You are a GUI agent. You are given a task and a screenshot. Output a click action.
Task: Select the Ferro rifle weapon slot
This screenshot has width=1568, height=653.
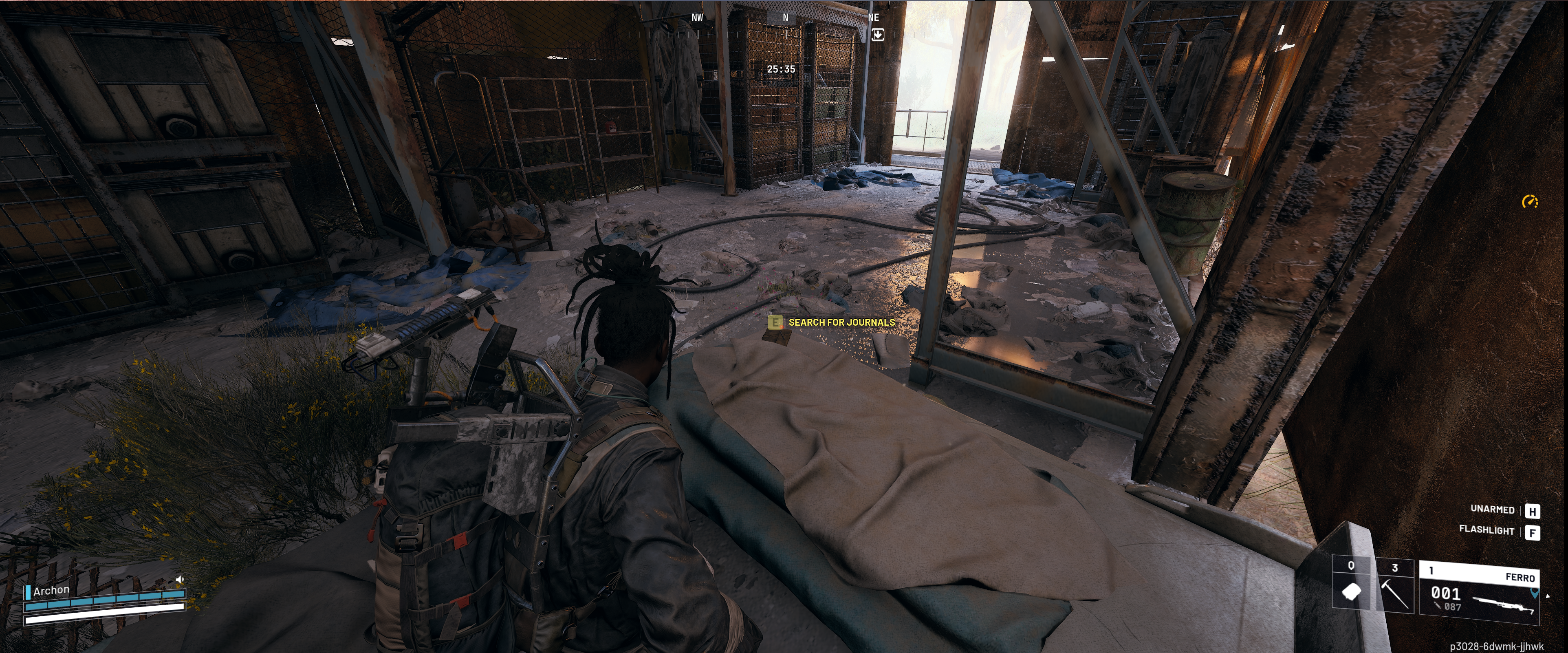tap(1478, 594)
